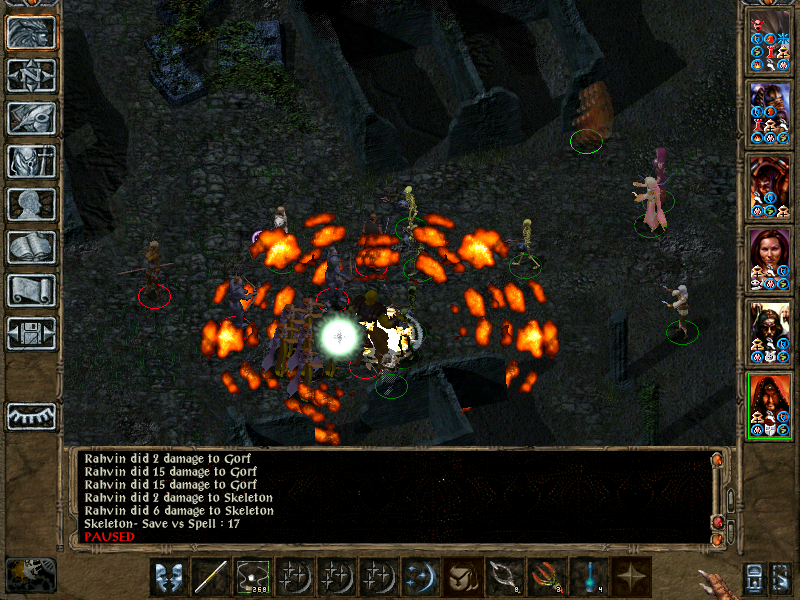Select the white-bearded old man portrait

[770, 332]
